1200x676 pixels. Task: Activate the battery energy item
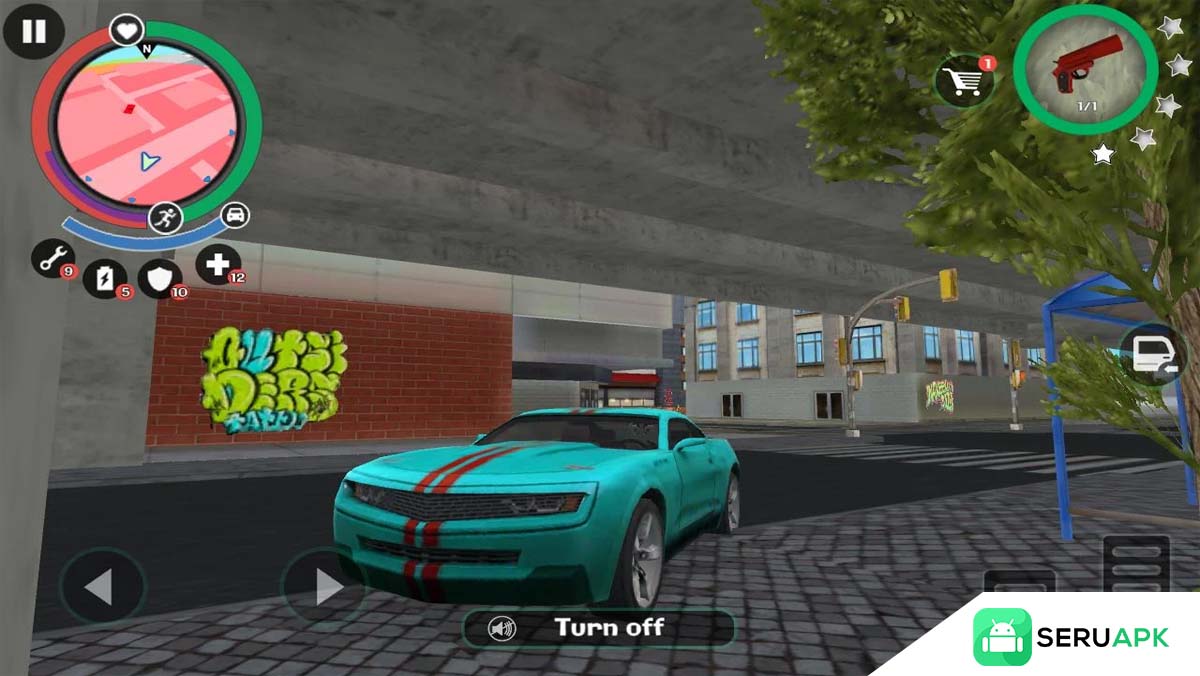105,279
